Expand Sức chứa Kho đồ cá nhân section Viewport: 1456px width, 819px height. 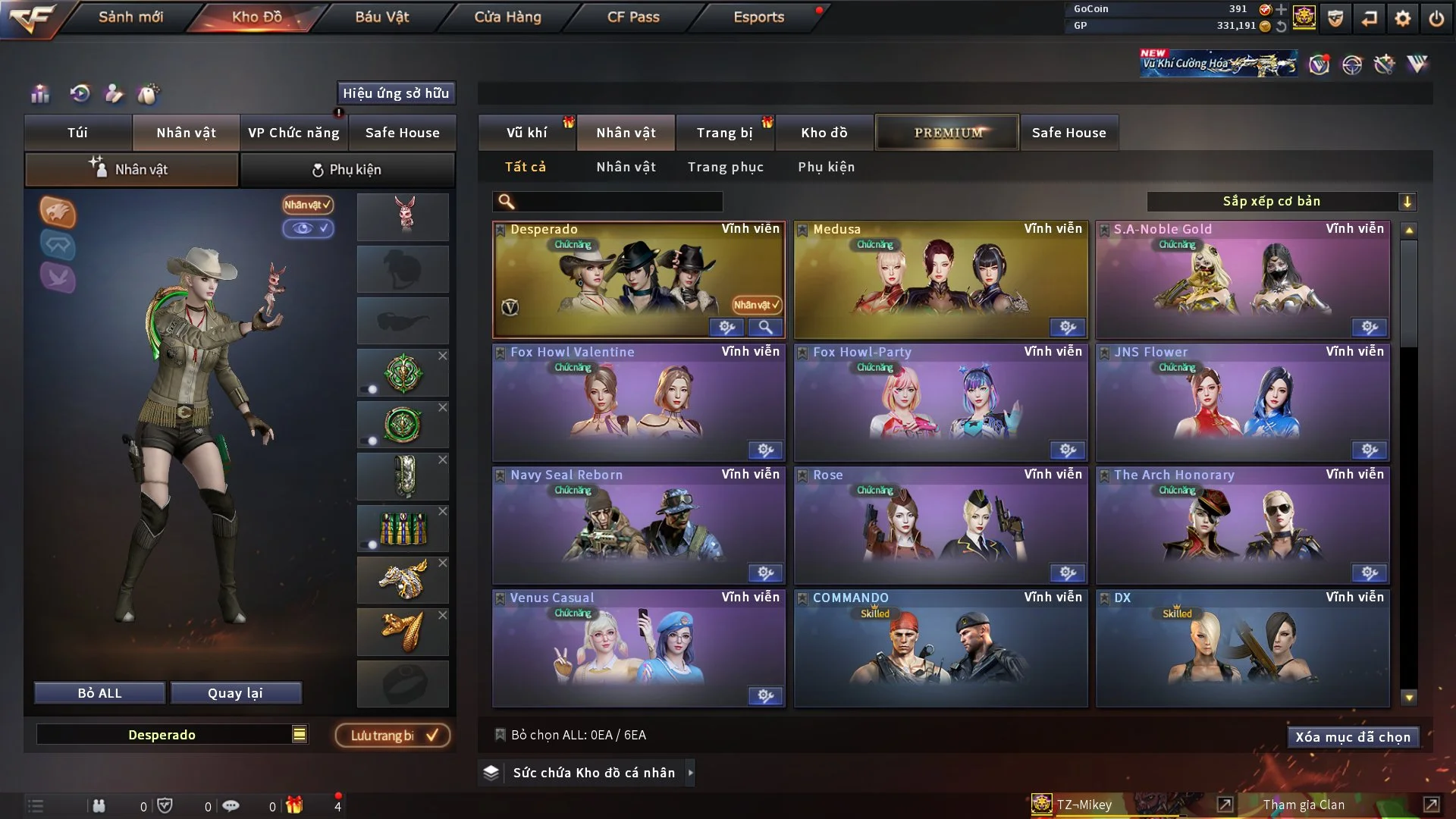point(588,772)
